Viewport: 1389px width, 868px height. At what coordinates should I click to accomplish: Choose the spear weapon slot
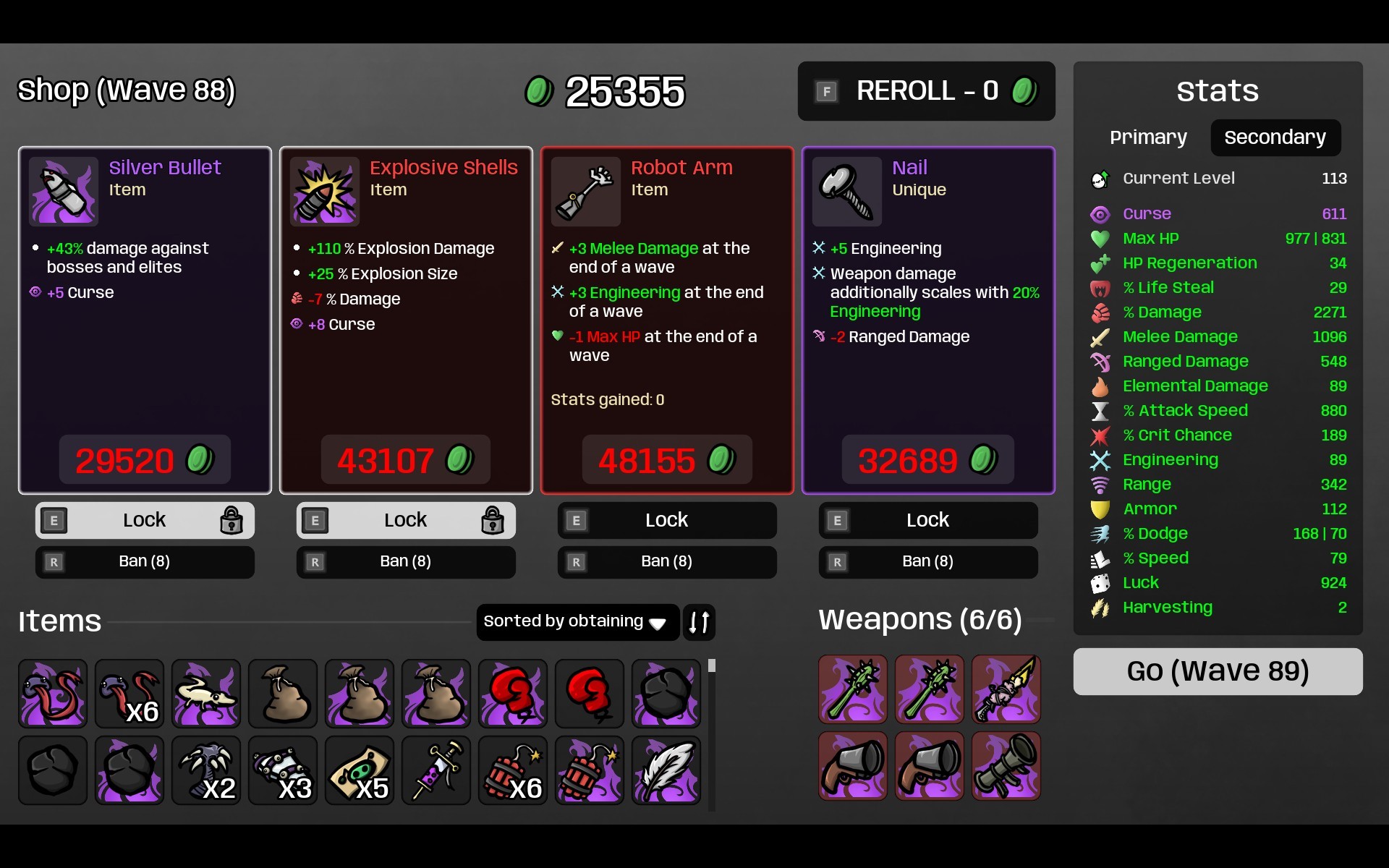(1006, 689)
